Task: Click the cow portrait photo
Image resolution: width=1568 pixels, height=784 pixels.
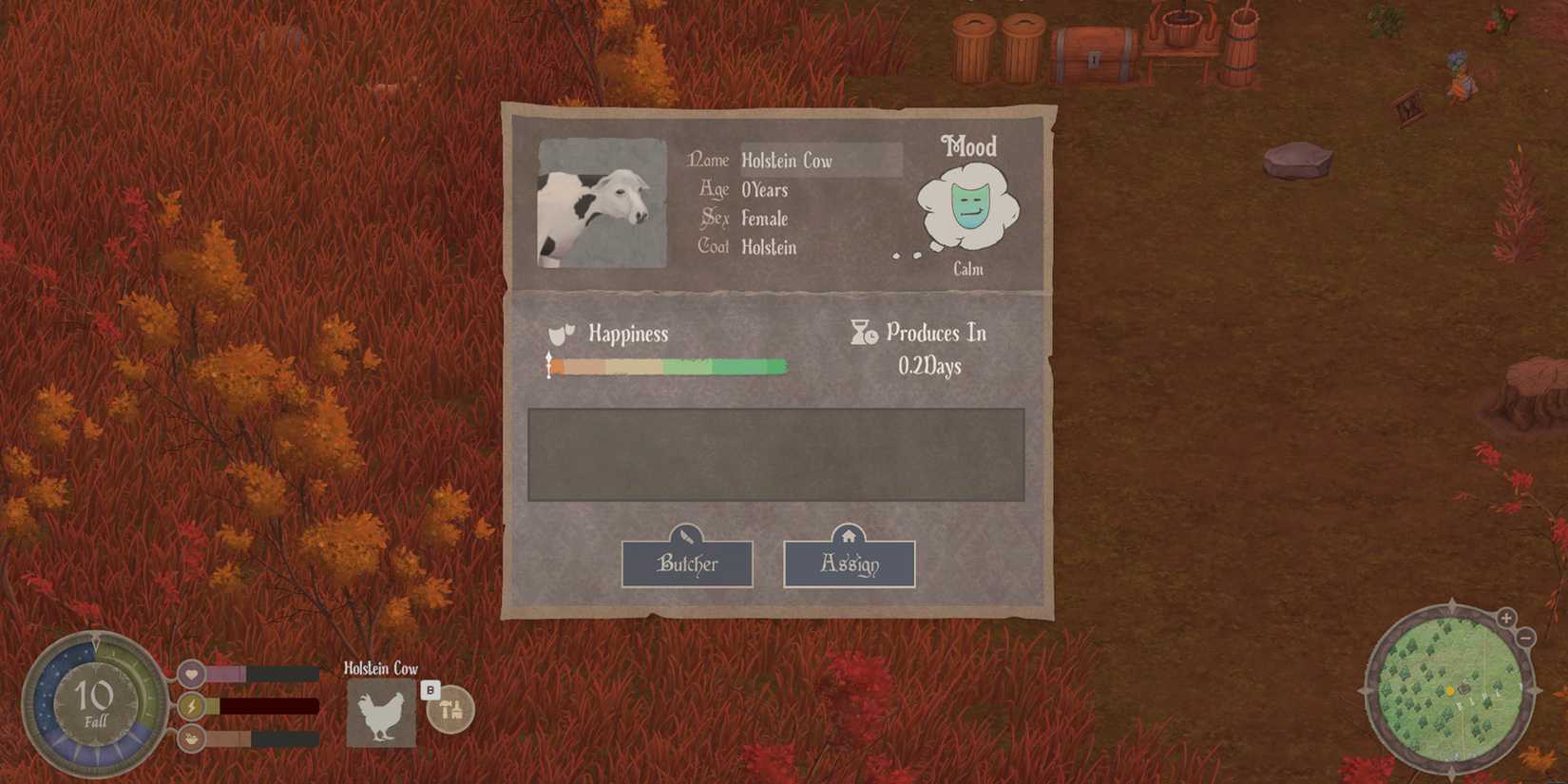Action: [601, 202]
